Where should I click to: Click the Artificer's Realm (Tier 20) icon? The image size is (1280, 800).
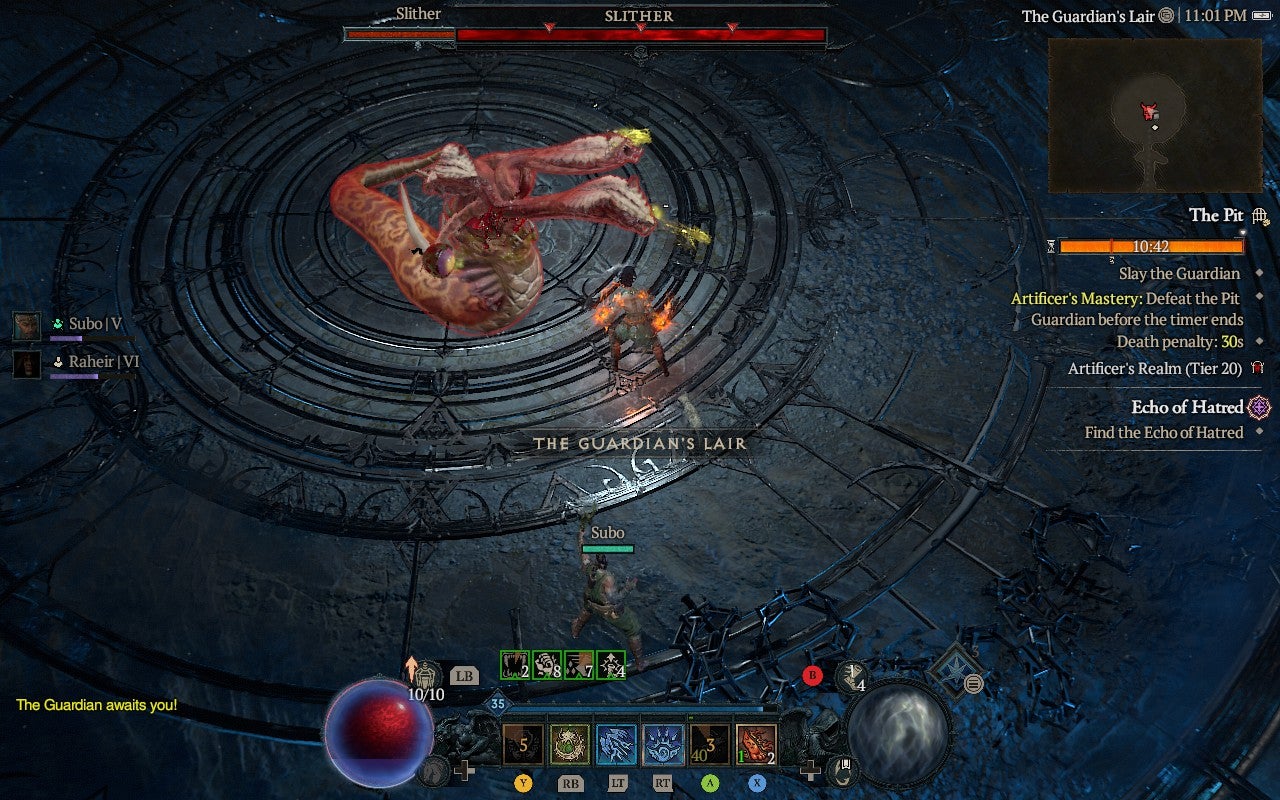click(1256, 369)
